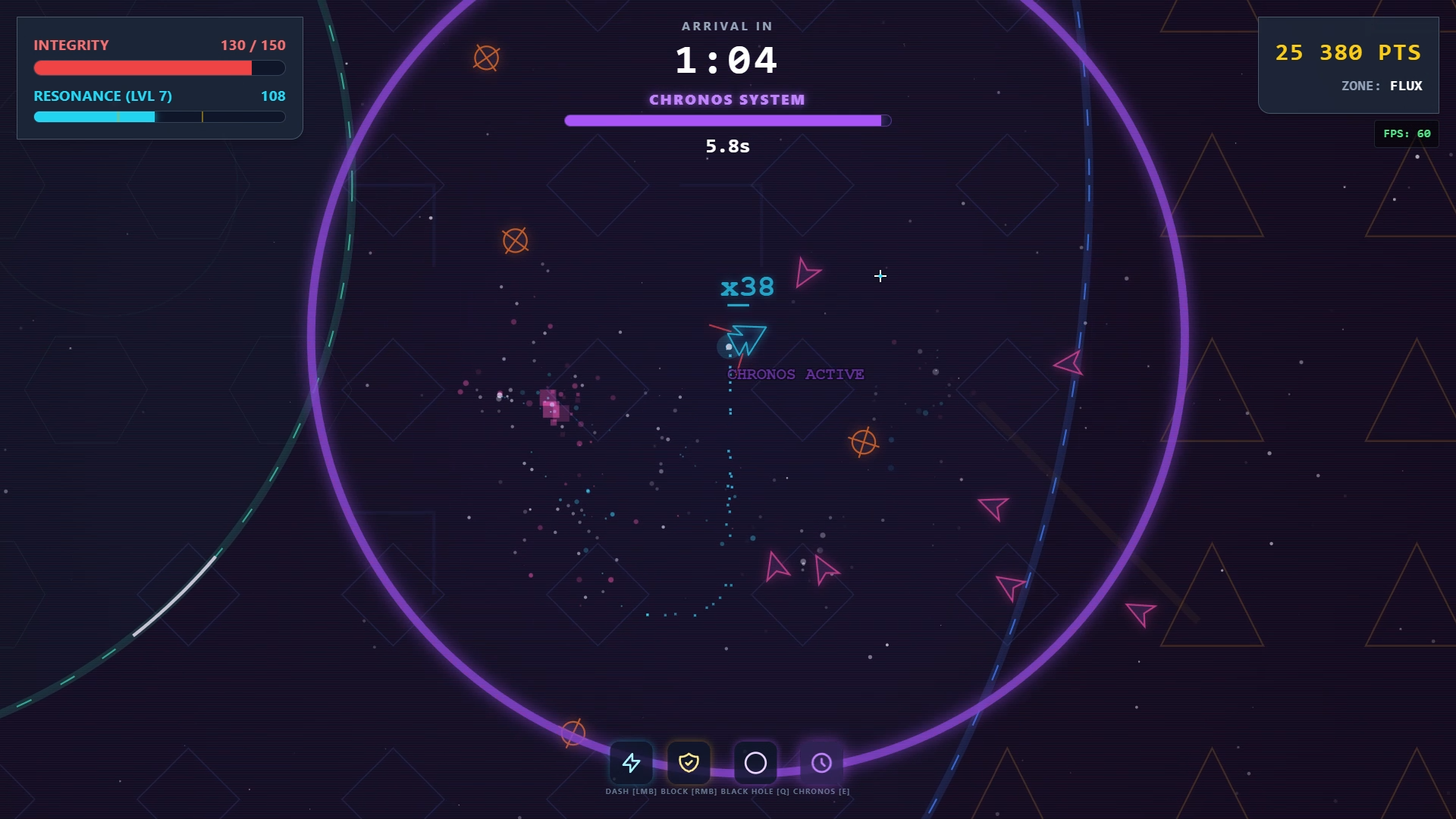The image size is (1456, 819).
Task: Toggle the CHRONOS ACTIVE status label
Action: 795,373
